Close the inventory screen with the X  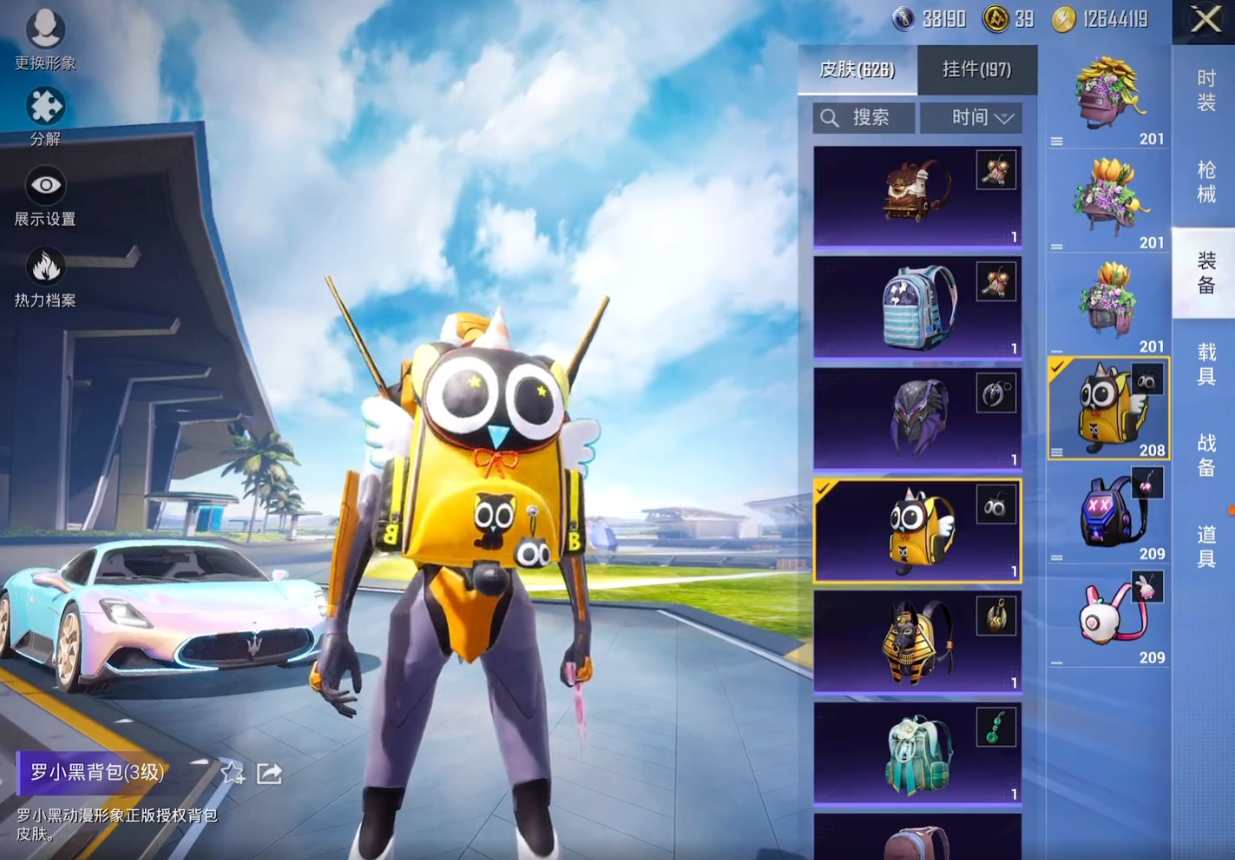[1205, 20]
